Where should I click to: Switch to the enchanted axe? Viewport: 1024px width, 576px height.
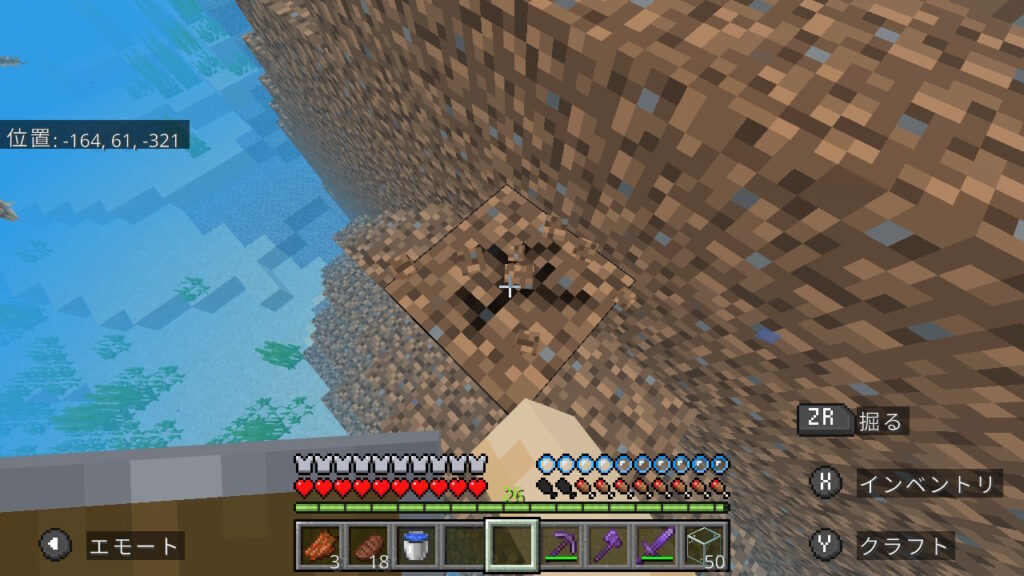609,546
